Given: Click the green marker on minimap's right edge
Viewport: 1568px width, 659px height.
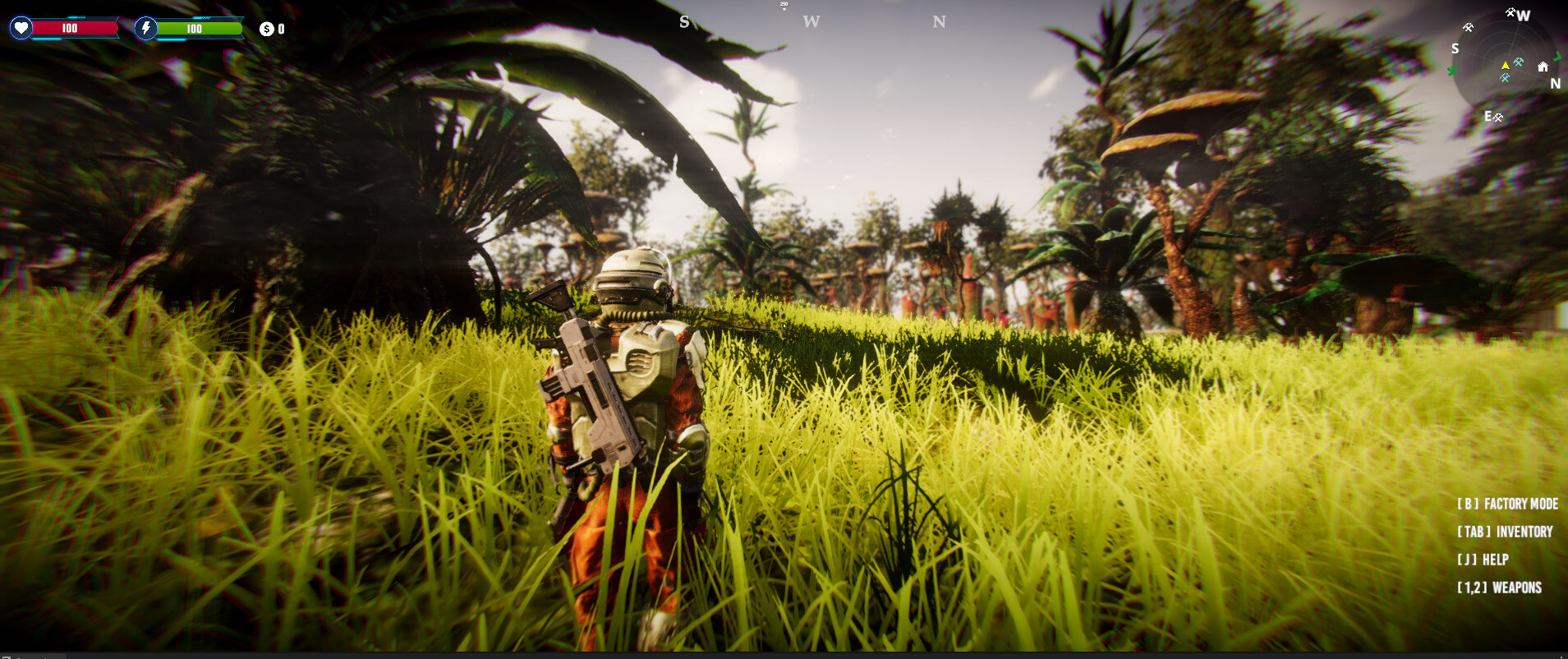Looking at the screenshot, I should click(1558, 57).
